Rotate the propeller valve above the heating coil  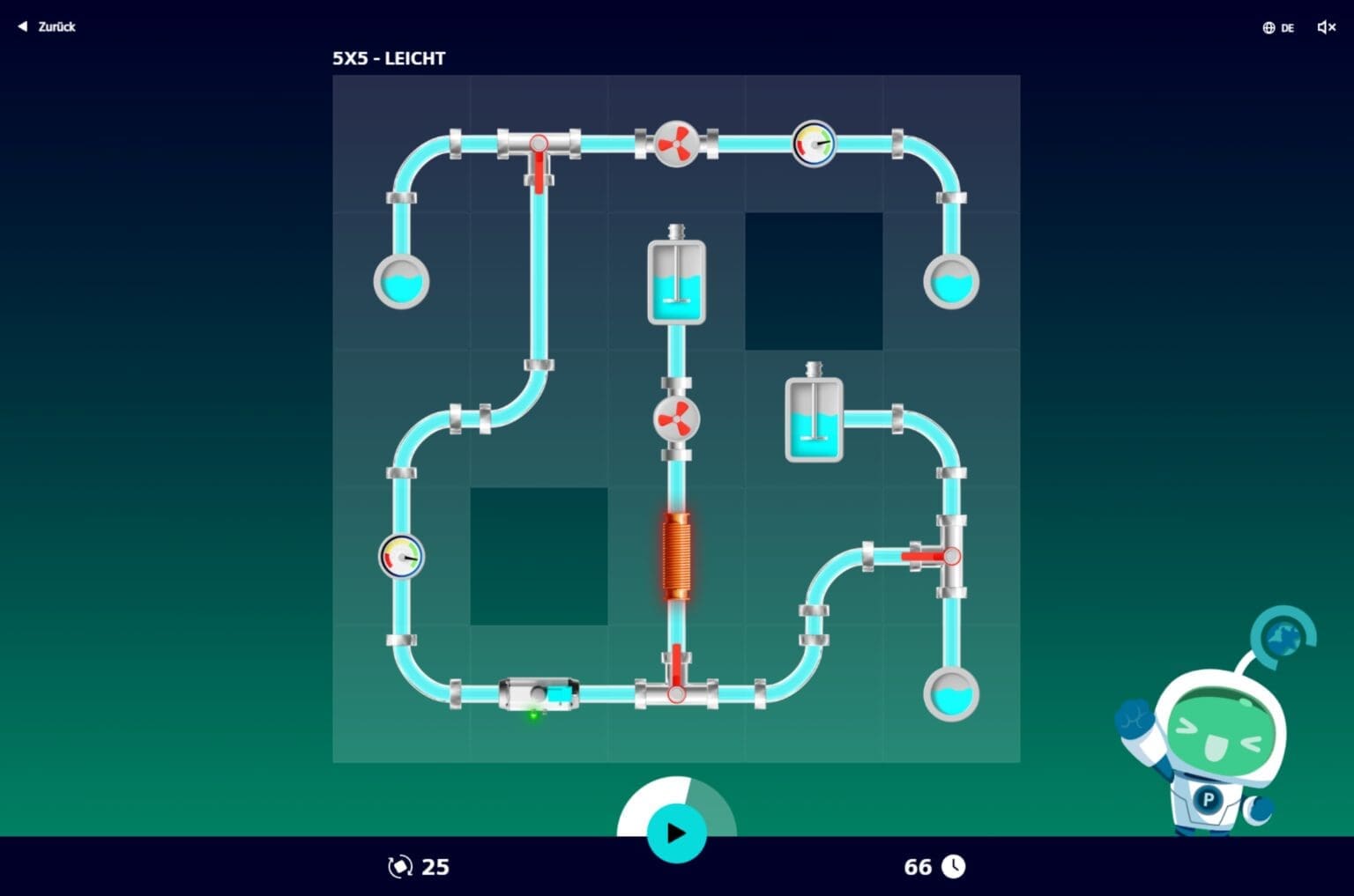676,416
